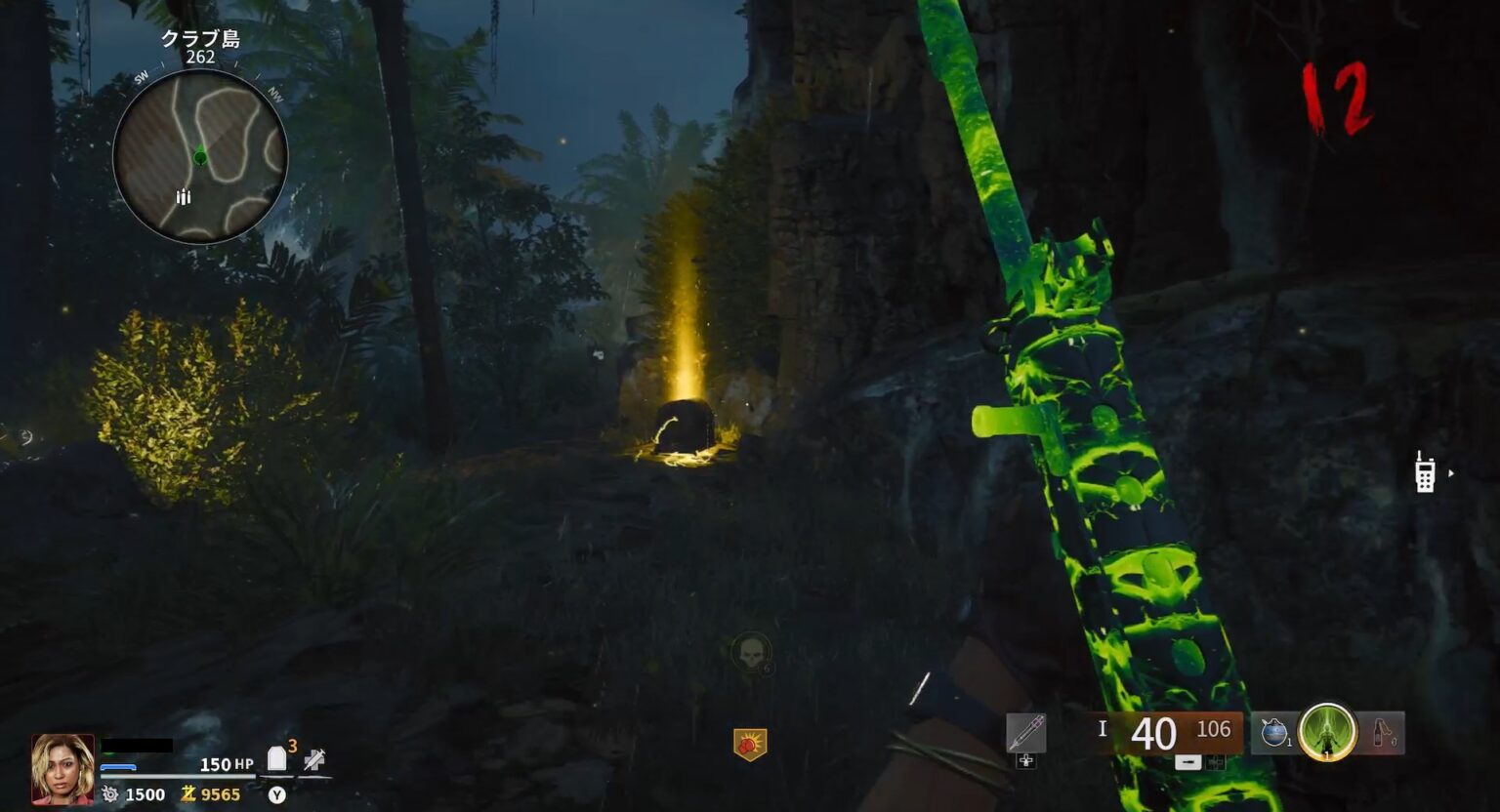
Task: Select the orange bomb scorestreak emblem
Action: pos(748,741)
